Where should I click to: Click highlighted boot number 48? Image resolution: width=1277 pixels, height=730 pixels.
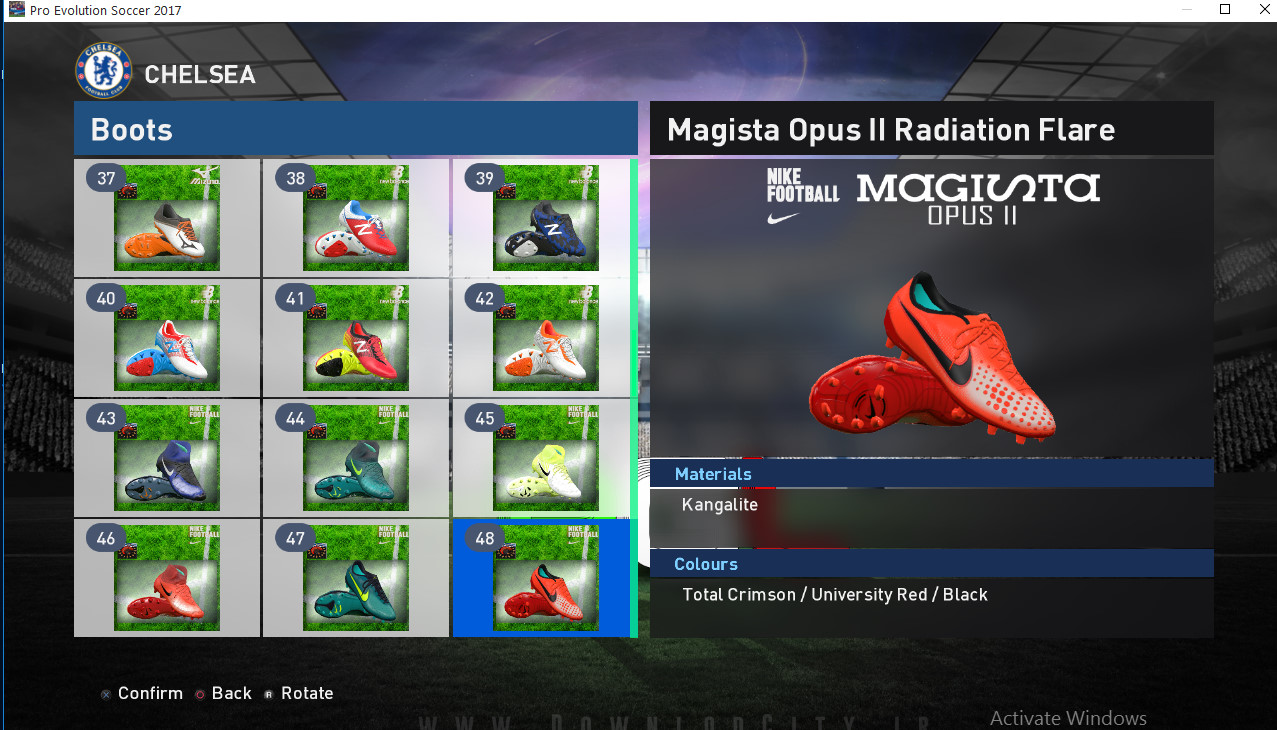(545, 578)
